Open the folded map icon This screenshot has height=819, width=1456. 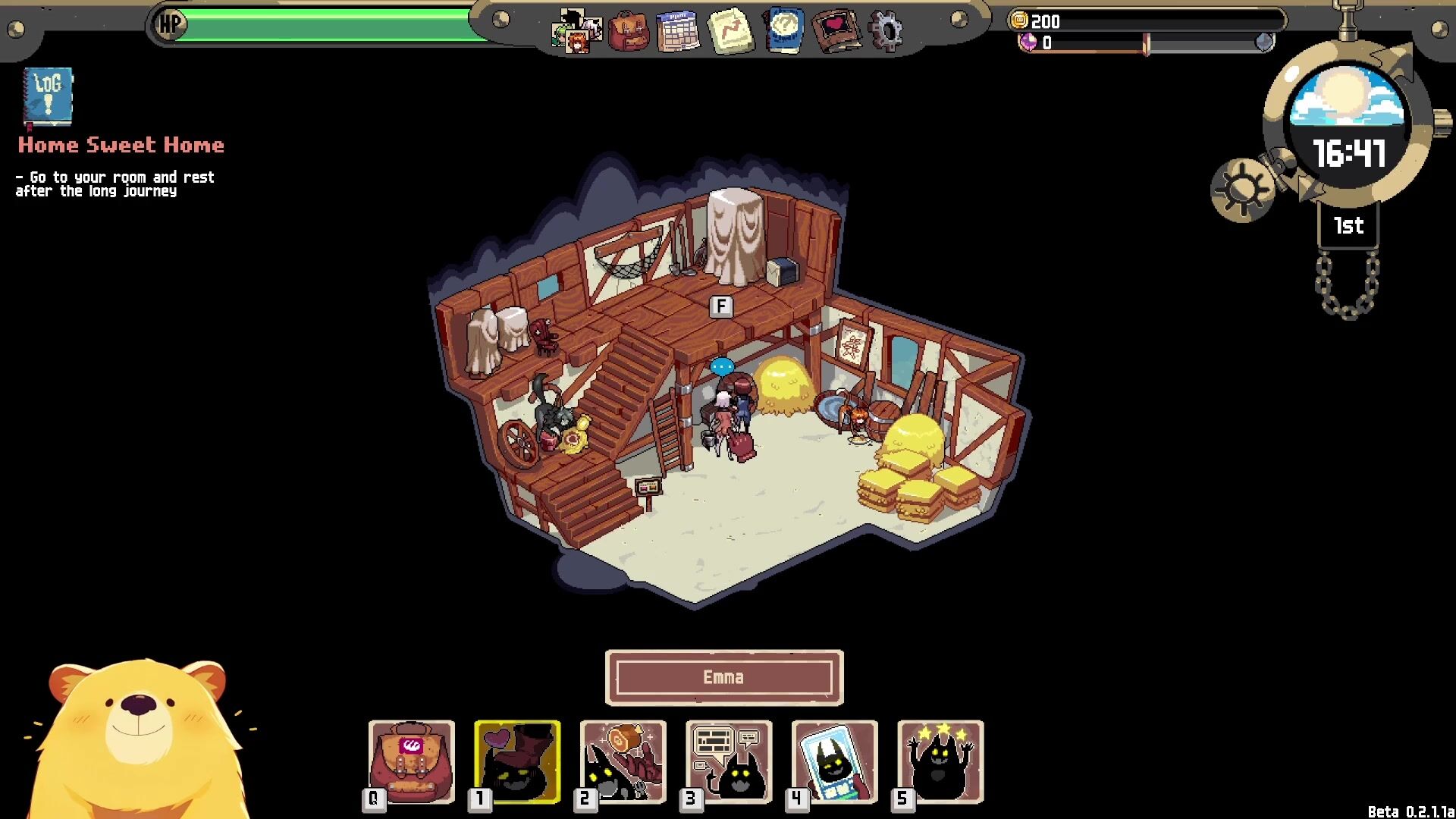(730, 31)
